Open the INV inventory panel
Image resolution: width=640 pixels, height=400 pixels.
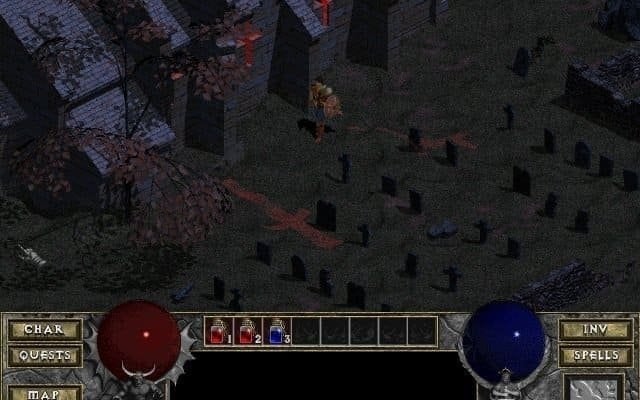coord(595,329)
